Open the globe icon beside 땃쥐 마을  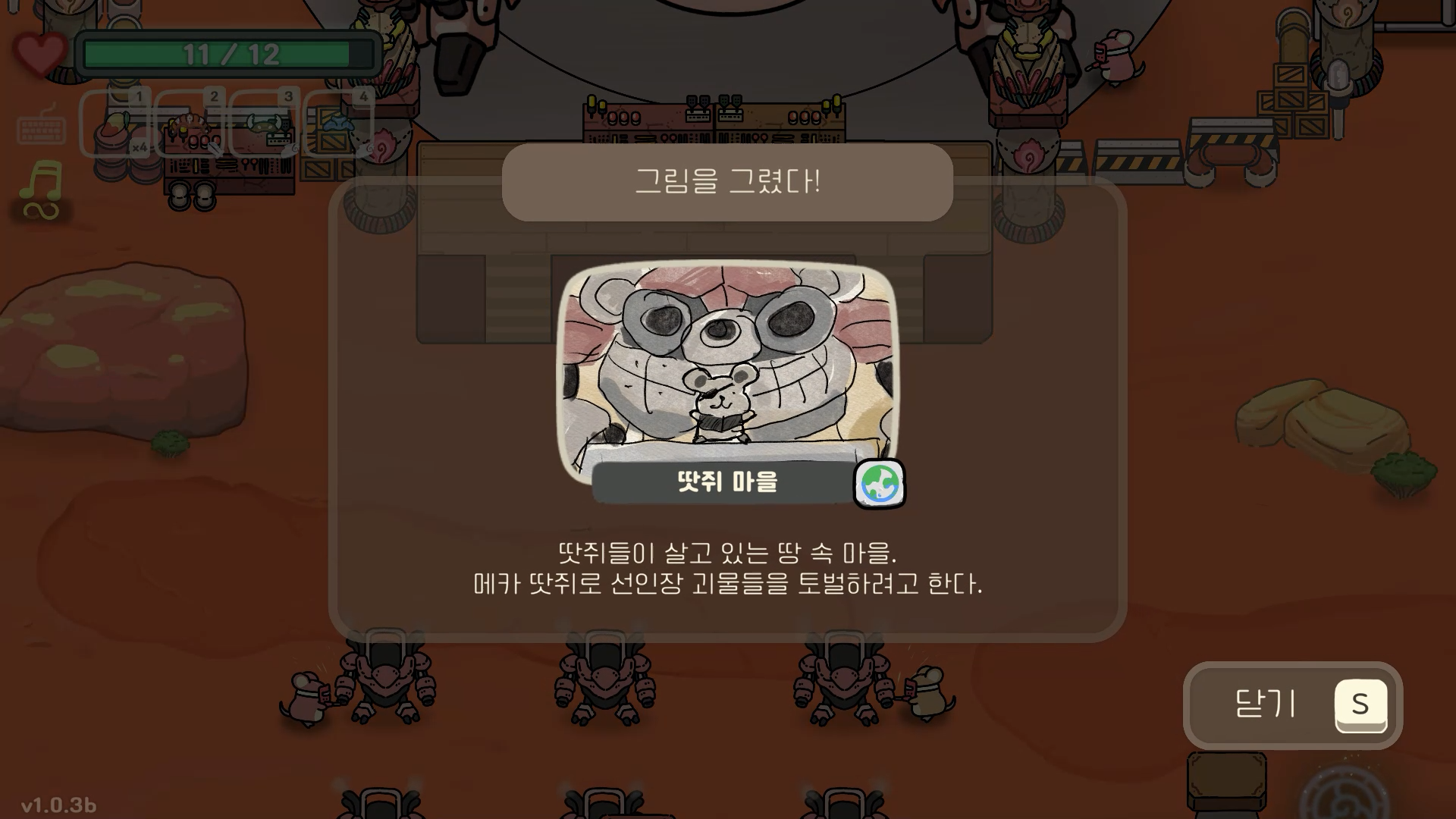(x=879, y=485)
